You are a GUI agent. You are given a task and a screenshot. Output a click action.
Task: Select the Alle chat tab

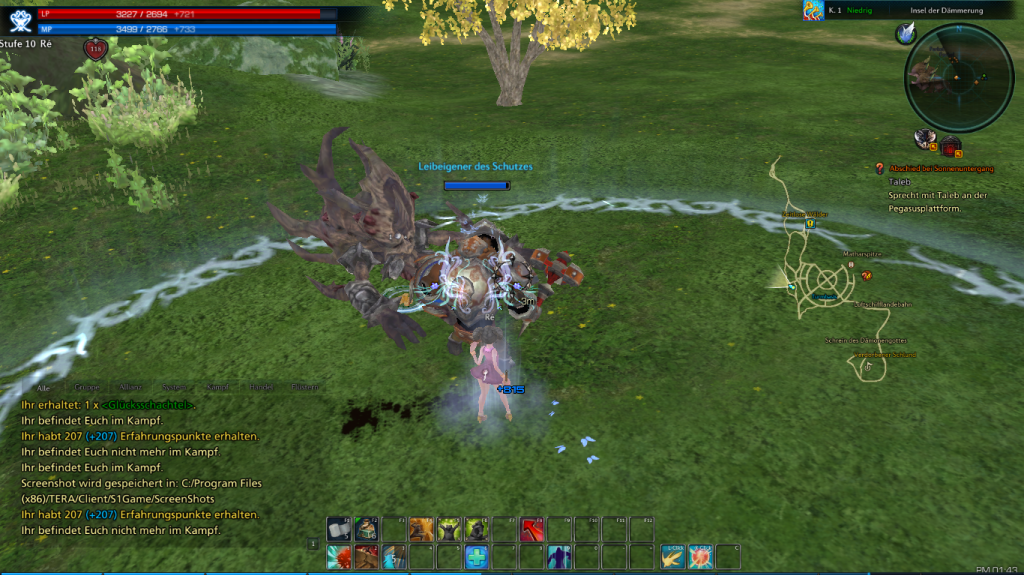43,387
